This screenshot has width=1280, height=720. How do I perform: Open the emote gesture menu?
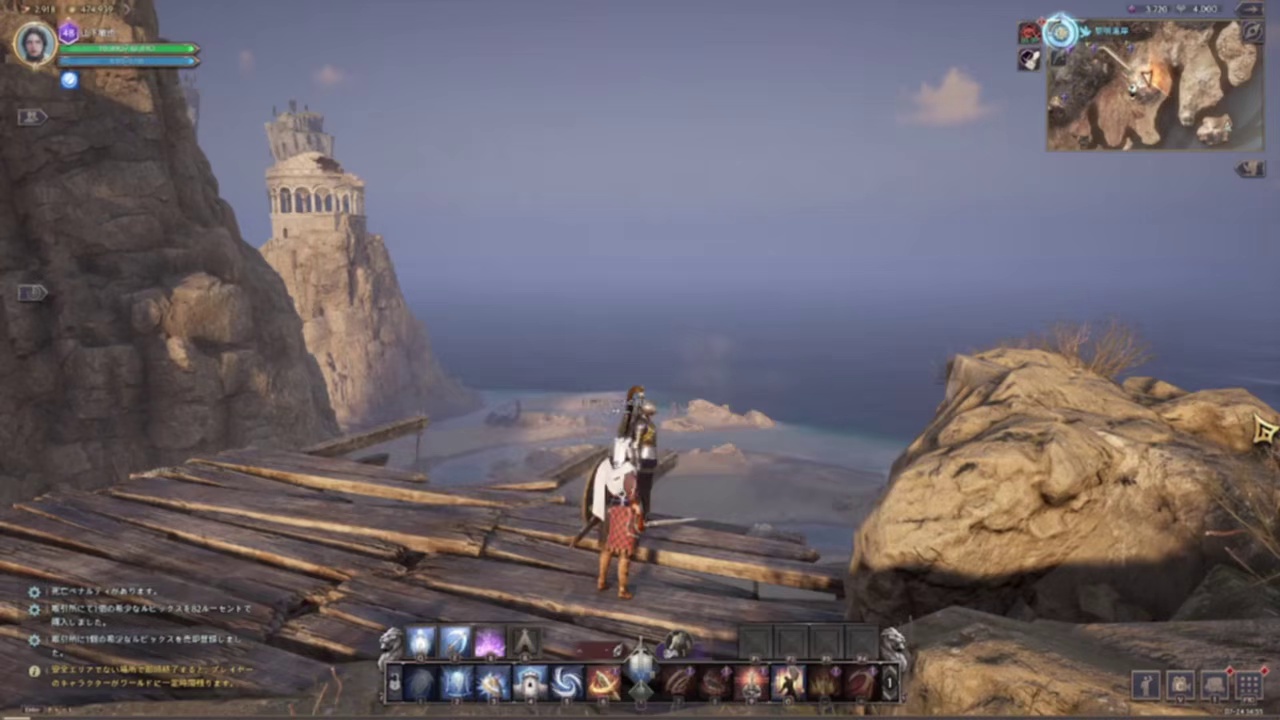(1145, 684)
